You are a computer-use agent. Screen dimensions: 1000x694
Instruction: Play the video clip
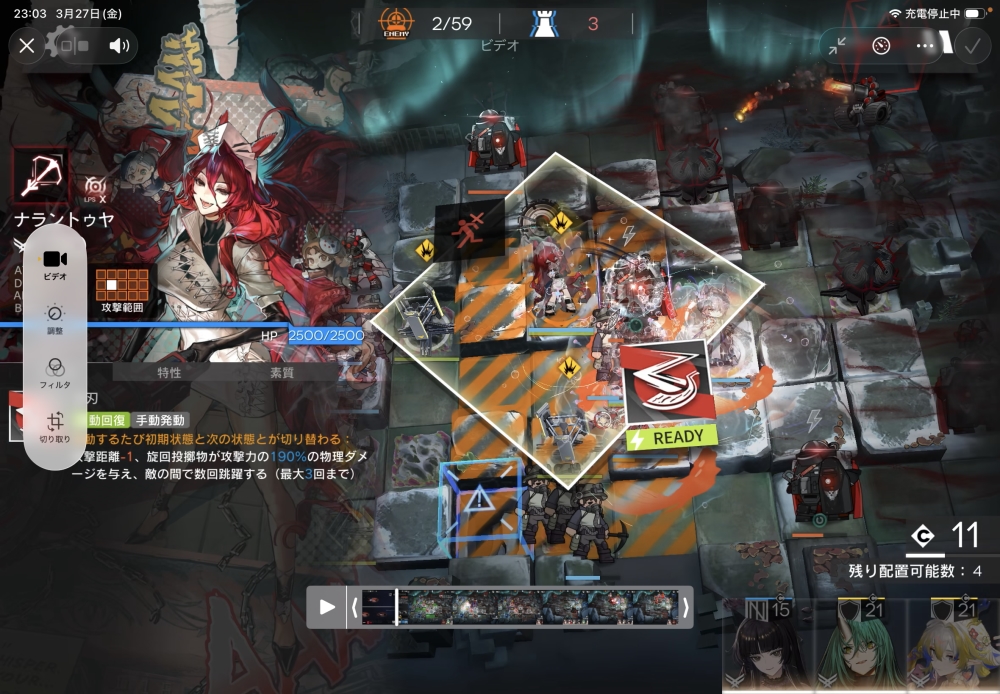click(327, 607)
